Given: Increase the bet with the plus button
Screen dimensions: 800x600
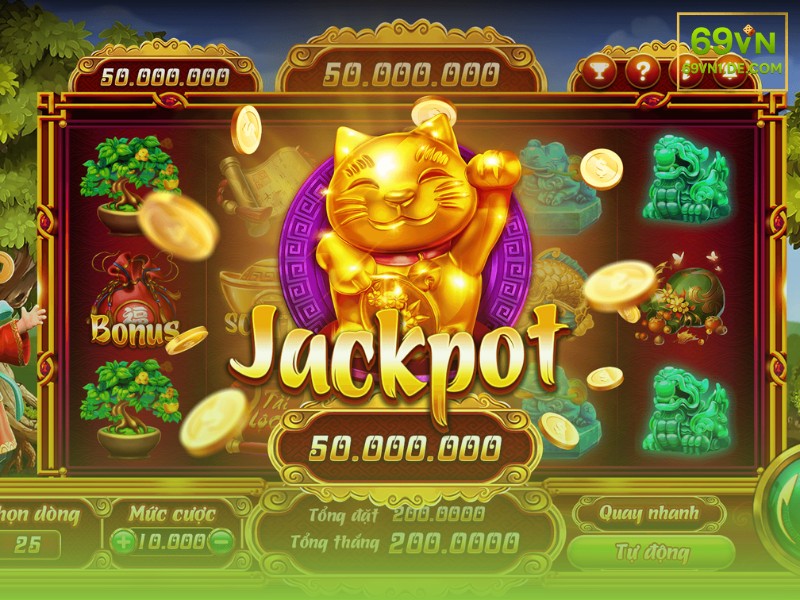Looking at the screenshot, I should (123, 542).
